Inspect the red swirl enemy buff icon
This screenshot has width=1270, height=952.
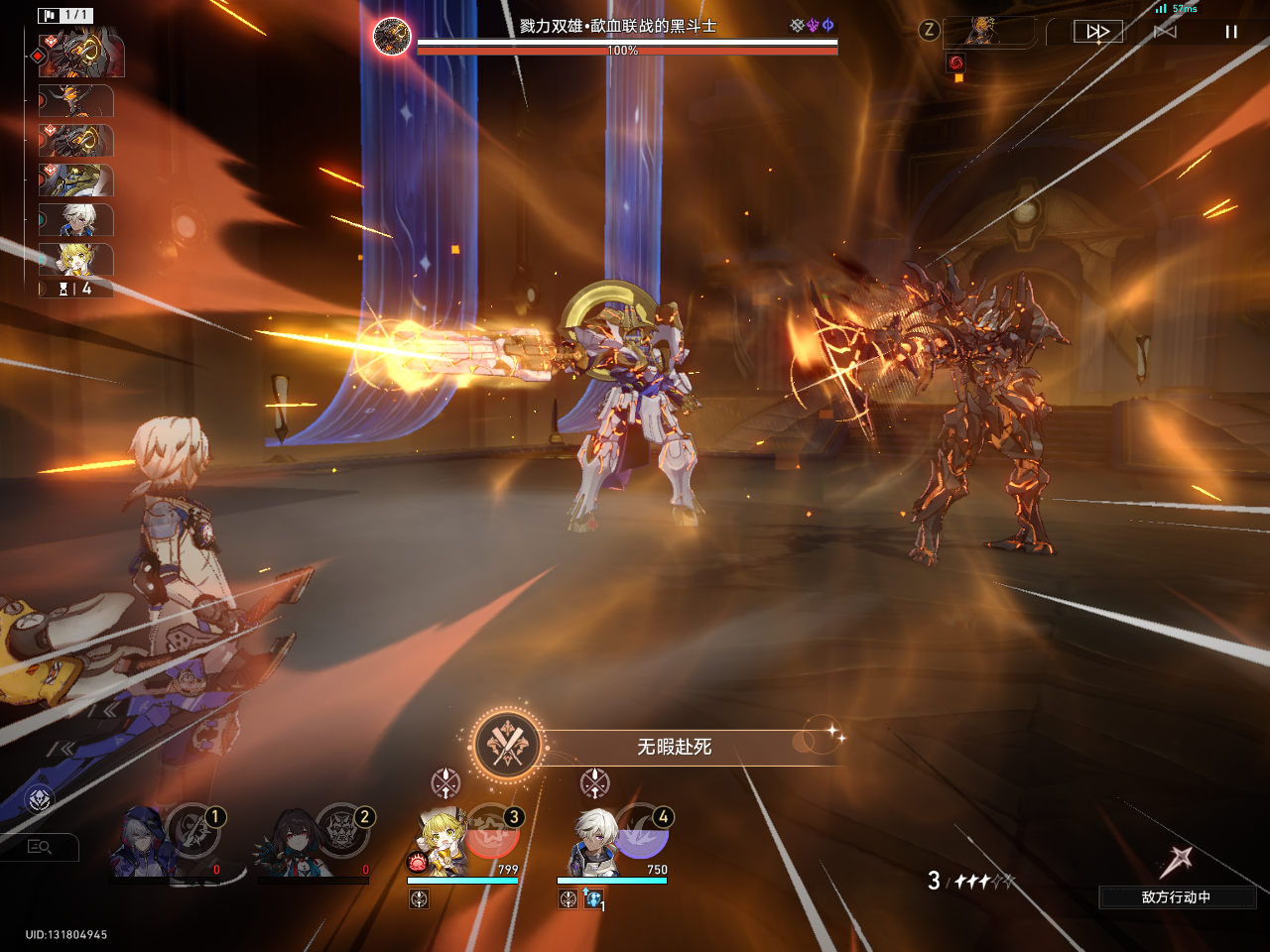[955, 62]
